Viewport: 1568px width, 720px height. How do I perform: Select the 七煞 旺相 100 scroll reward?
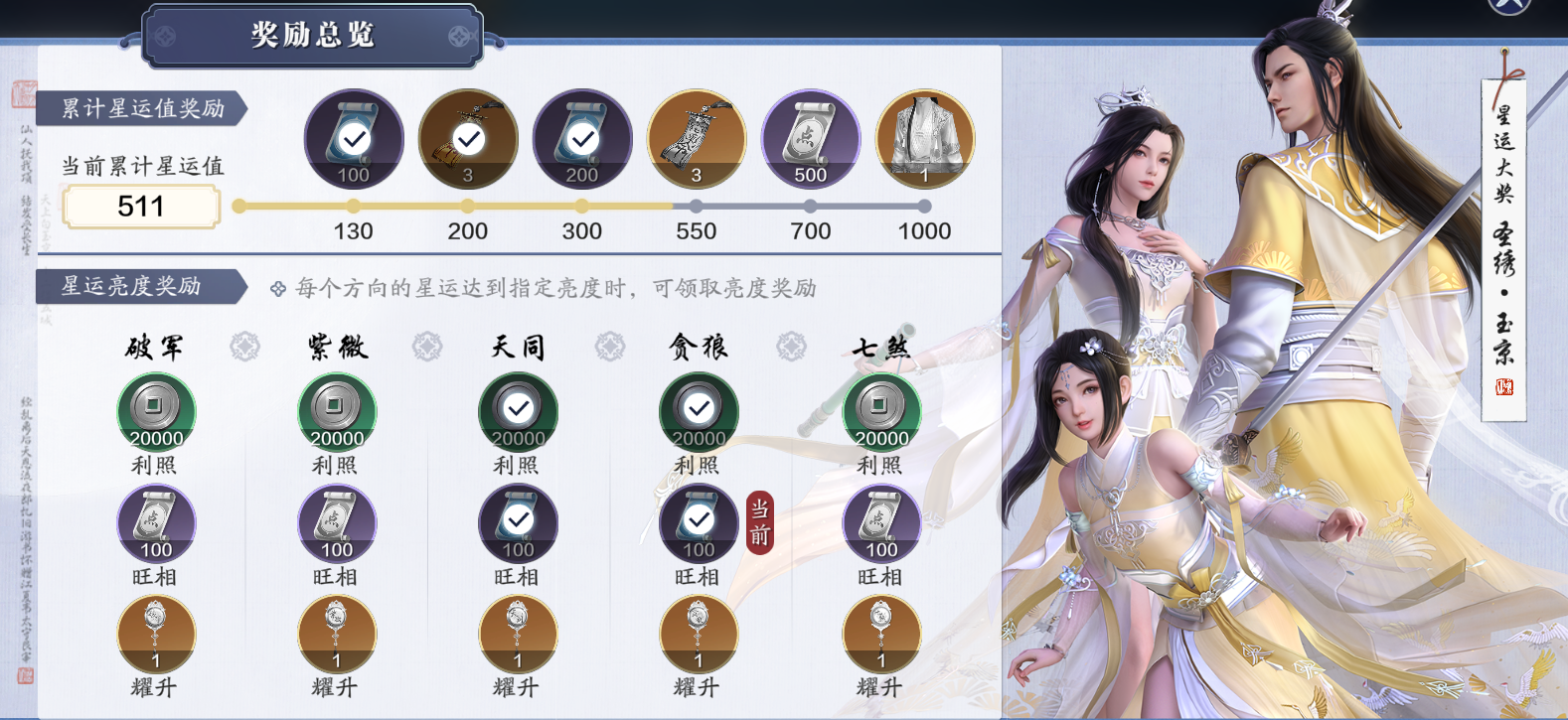[x=881, y=523]
